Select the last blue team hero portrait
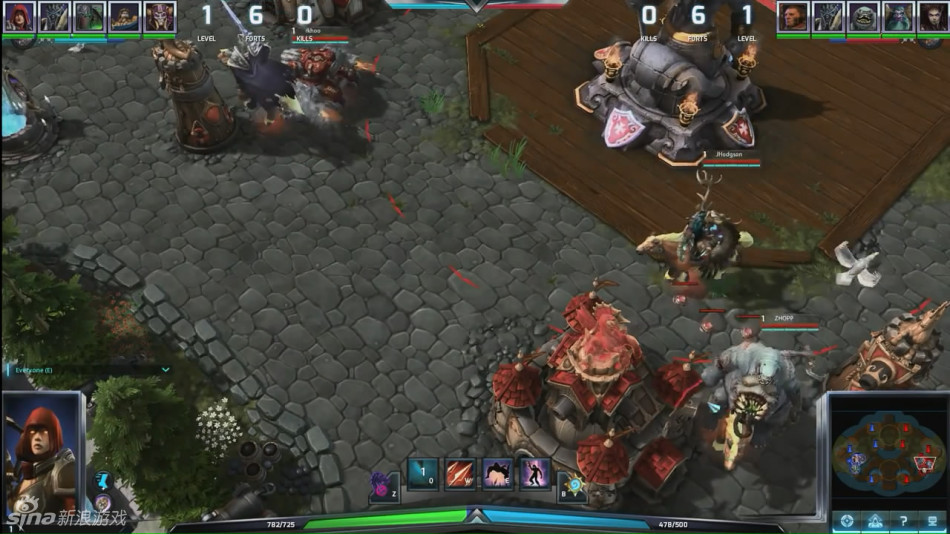 (159, 17)
